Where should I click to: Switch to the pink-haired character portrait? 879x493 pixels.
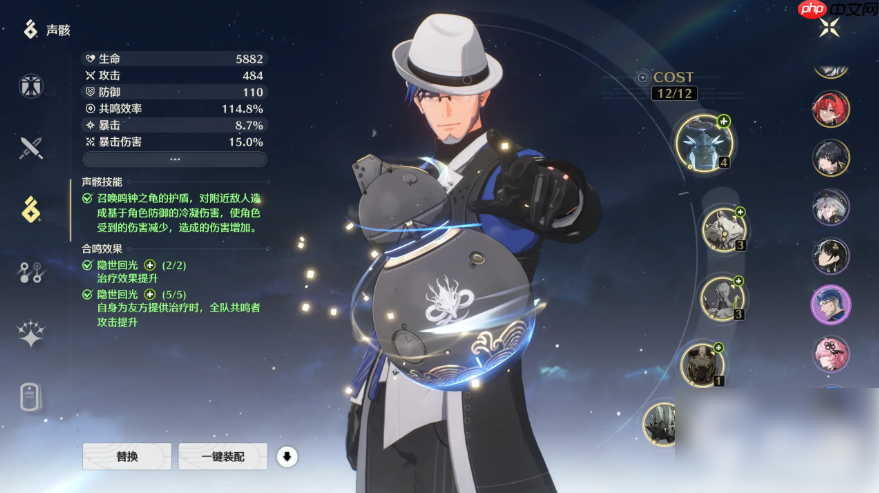click(x=830, y=354)
